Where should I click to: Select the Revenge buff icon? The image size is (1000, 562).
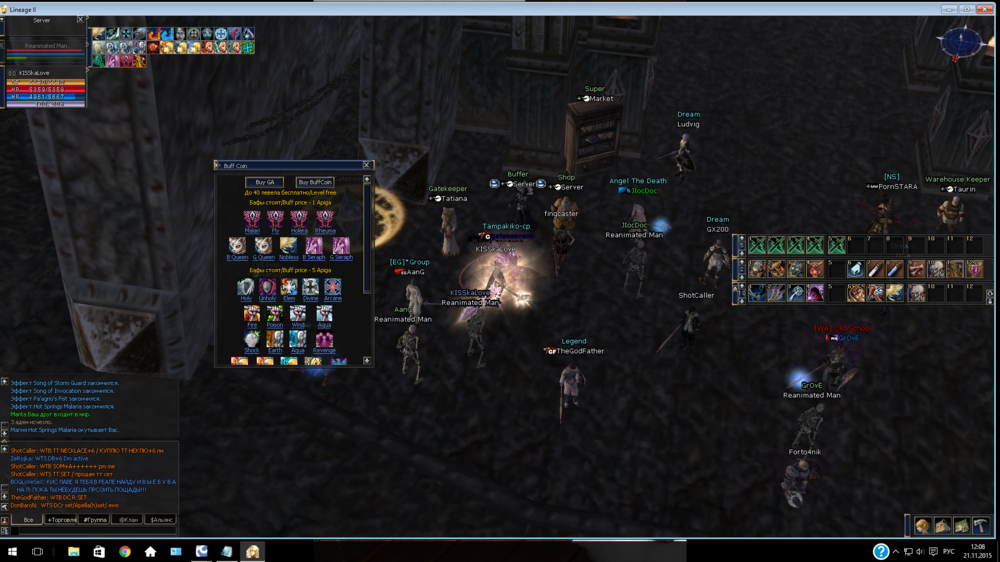324,340
